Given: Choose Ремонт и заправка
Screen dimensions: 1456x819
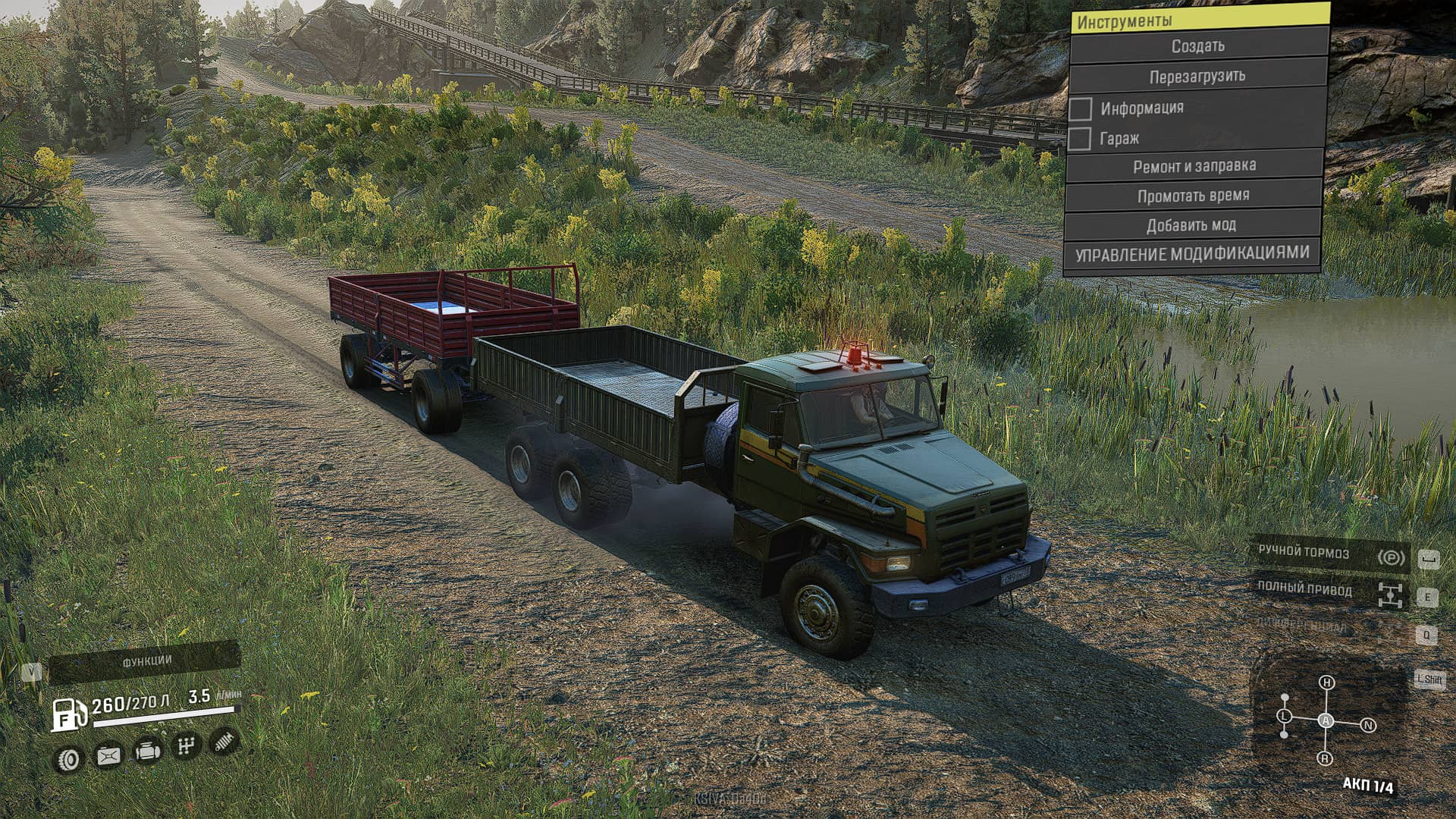Looking at the screenshot, I should coord(1194,166).
